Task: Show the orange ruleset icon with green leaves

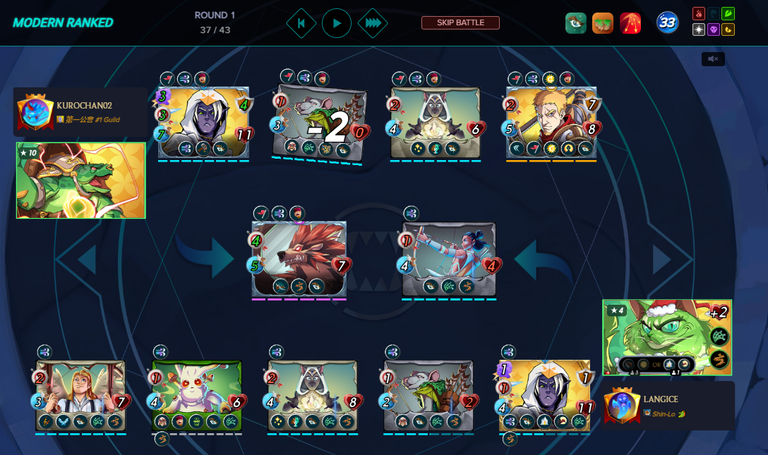Action: (x=602, y=23)
